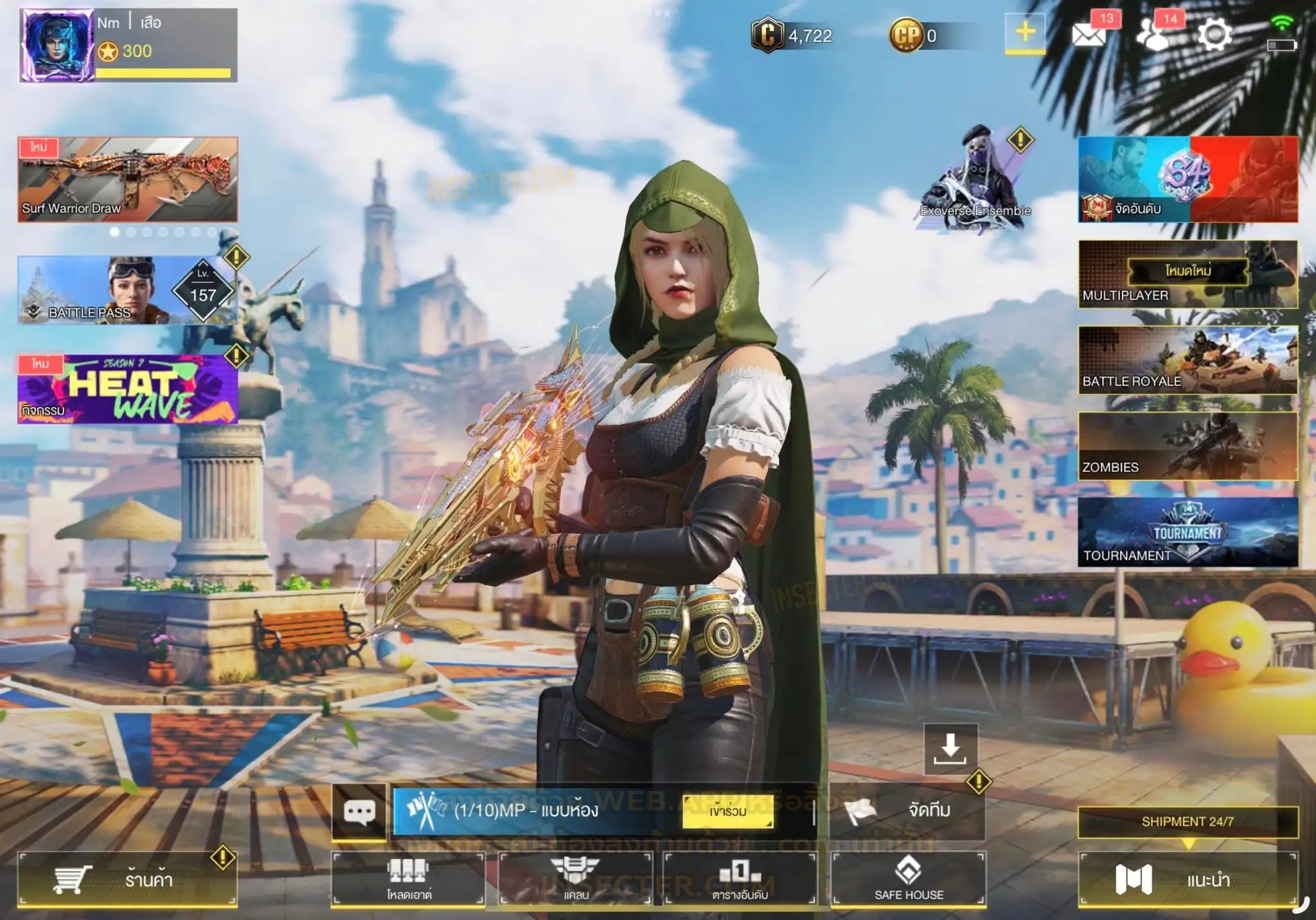Open the store with the shopping cart
1316x920 pixels.
127,879
